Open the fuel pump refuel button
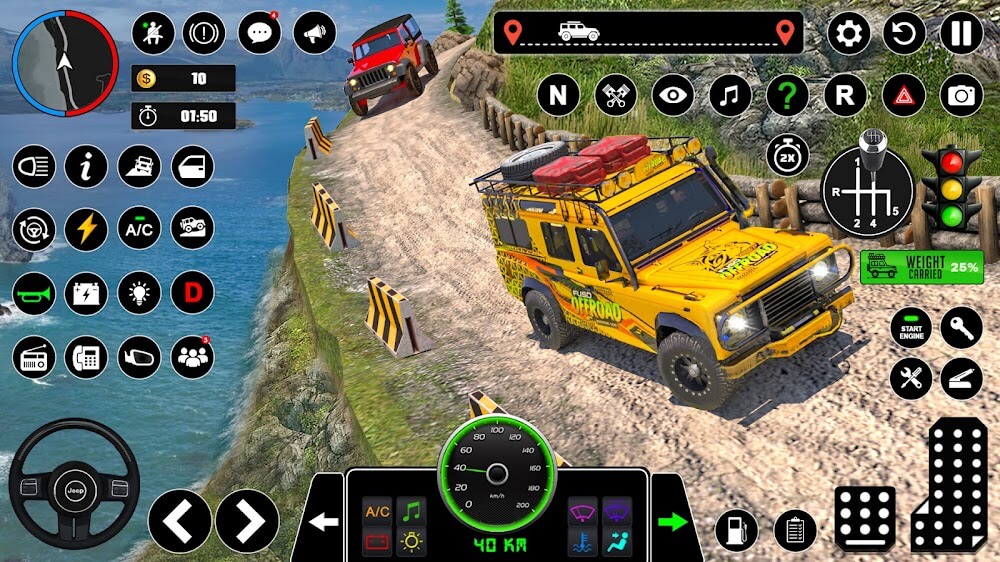Image resolution: width=1000 pixels, height=562 pixels. pyautogui.click(x=737, y=530)
